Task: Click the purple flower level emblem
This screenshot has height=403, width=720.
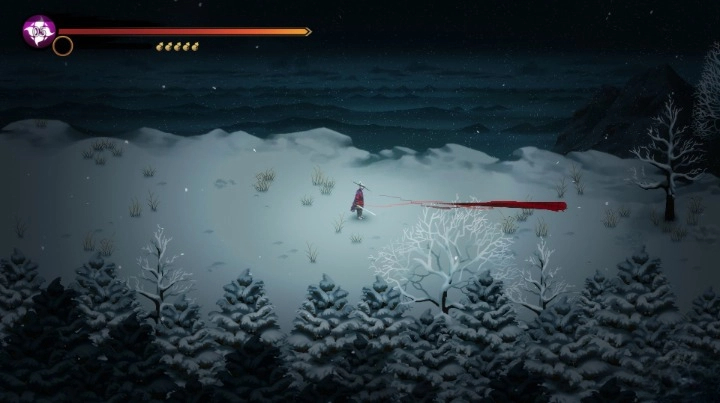Action: 40,31
